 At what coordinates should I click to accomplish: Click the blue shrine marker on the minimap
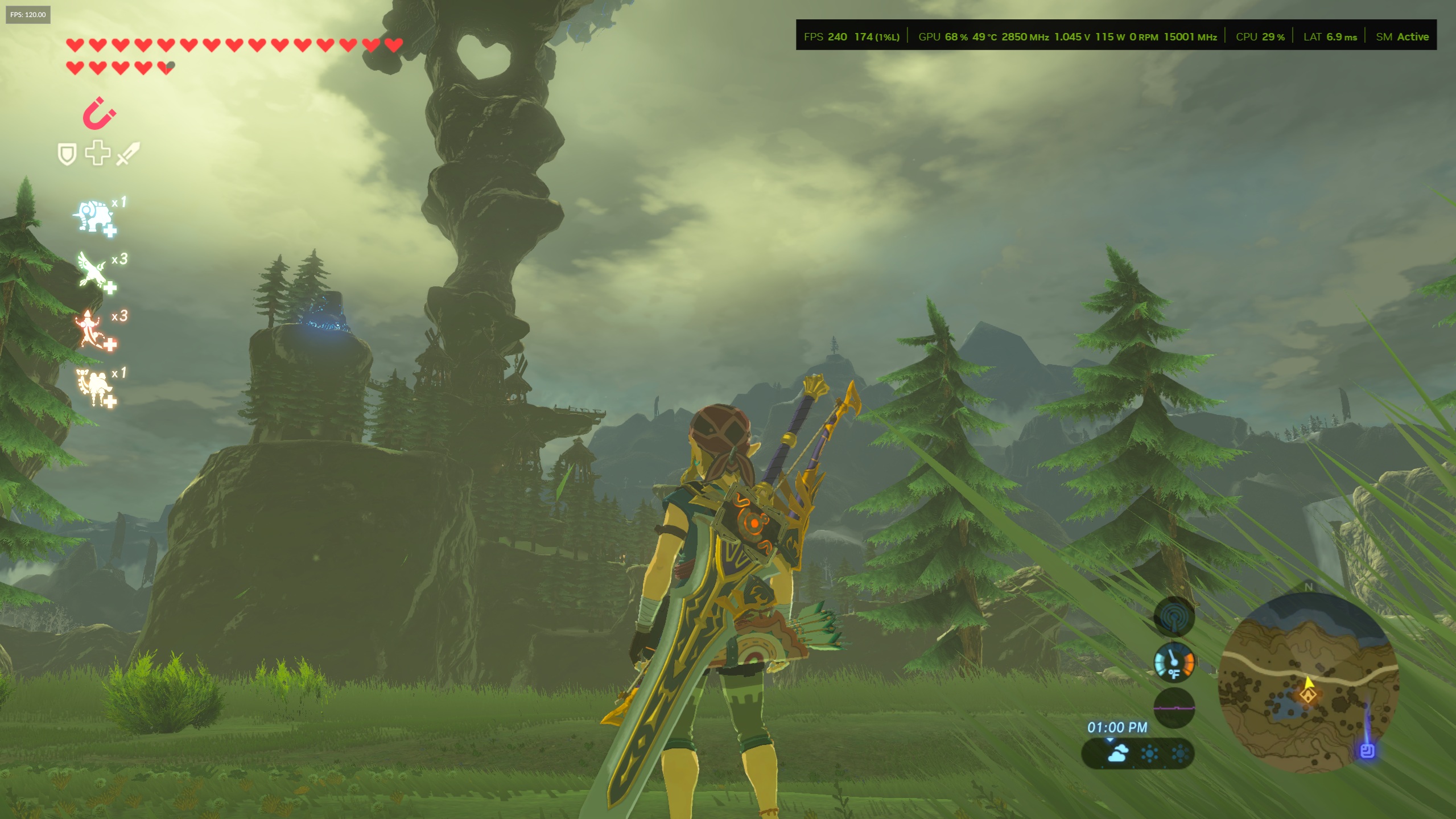(x=1367, y=751)
